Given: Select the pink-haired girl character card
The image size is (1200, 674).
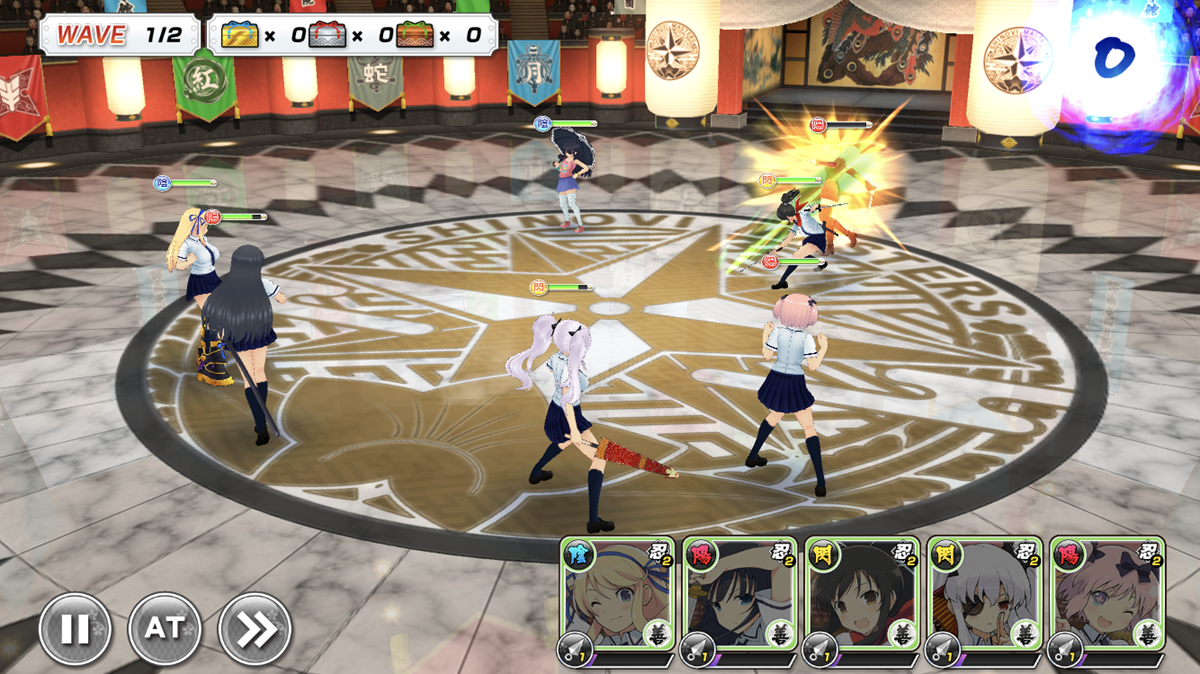Looking at the screenshot, I should (1107, 600).
